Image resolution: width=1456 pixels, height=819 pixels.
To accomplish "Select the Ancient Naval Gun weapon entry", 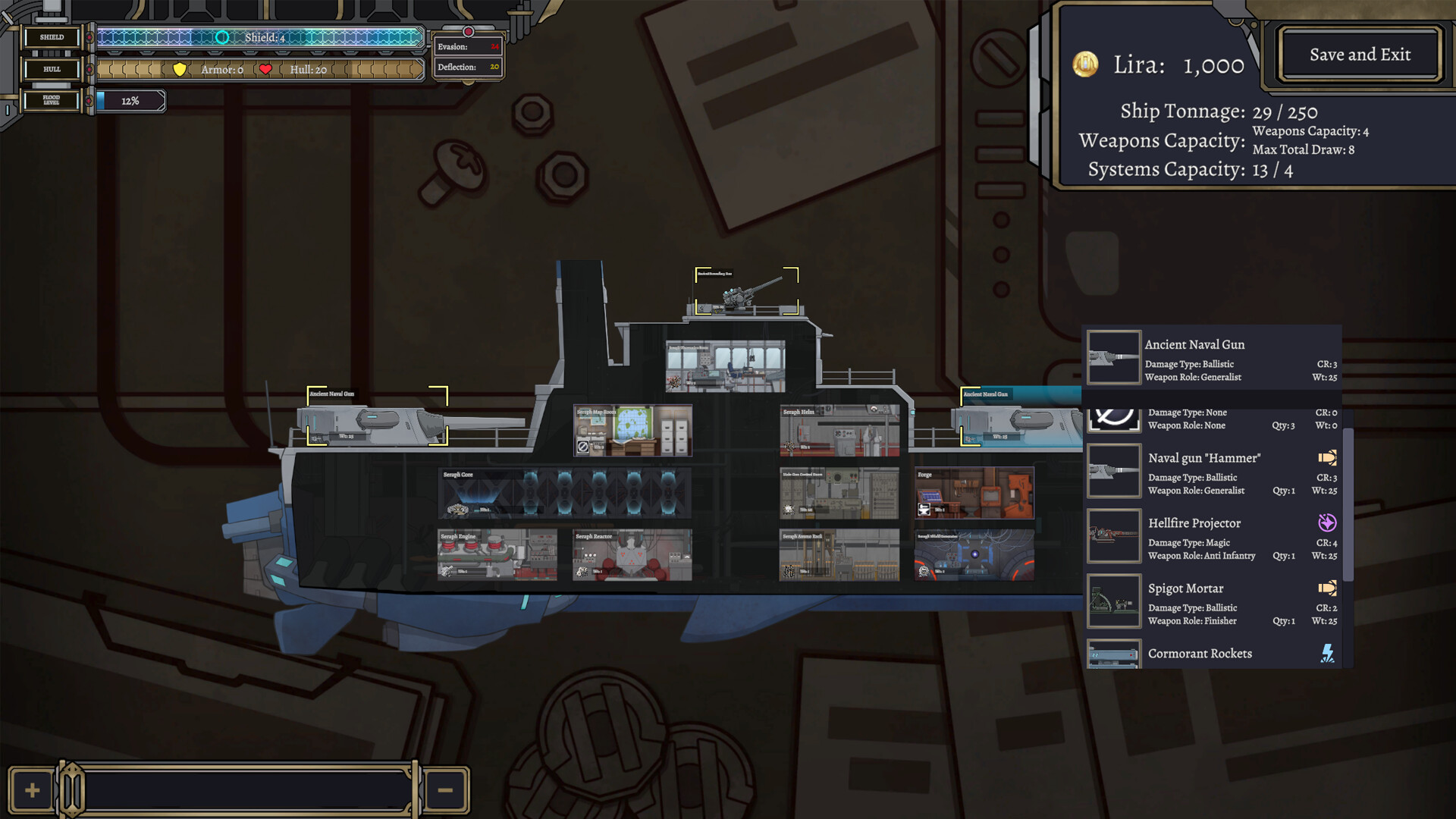I will (1213, 358).
